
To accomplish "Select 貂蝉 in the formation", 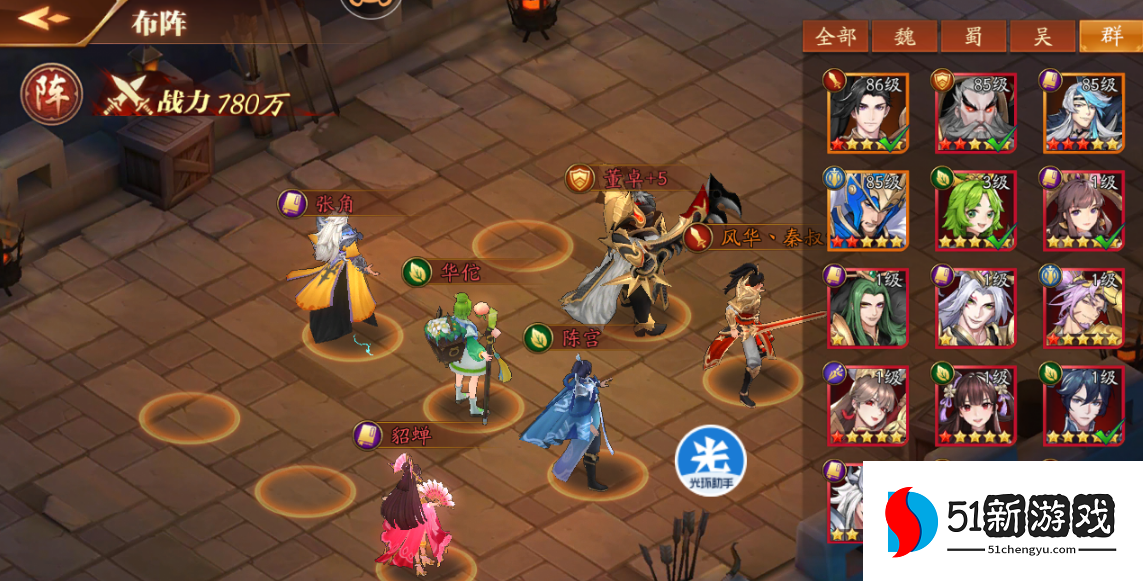I will pyautogui.click(x=410, y=510).
